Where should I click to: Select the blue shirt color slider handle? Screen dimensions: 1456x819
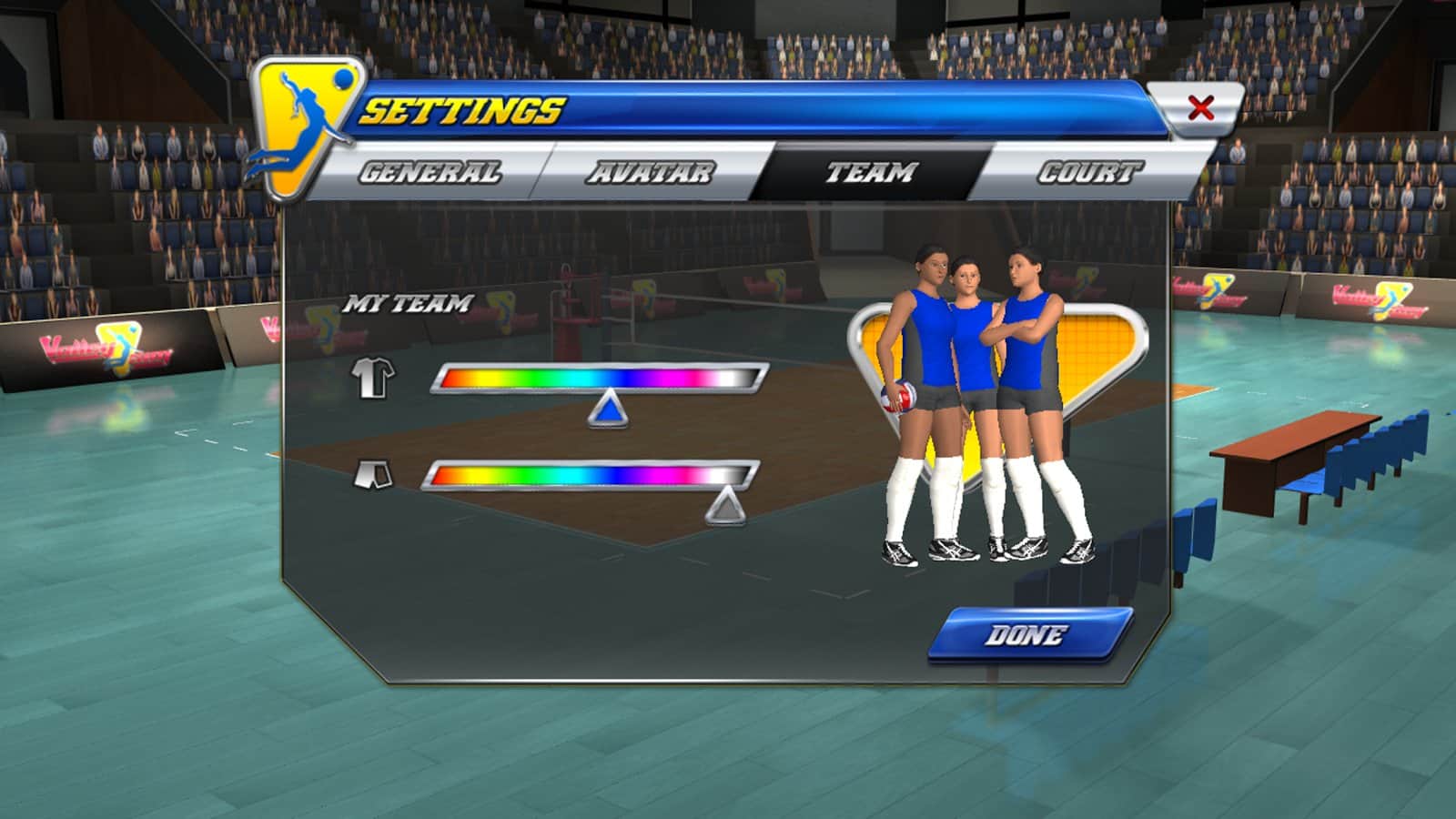(x=608, y=411)
